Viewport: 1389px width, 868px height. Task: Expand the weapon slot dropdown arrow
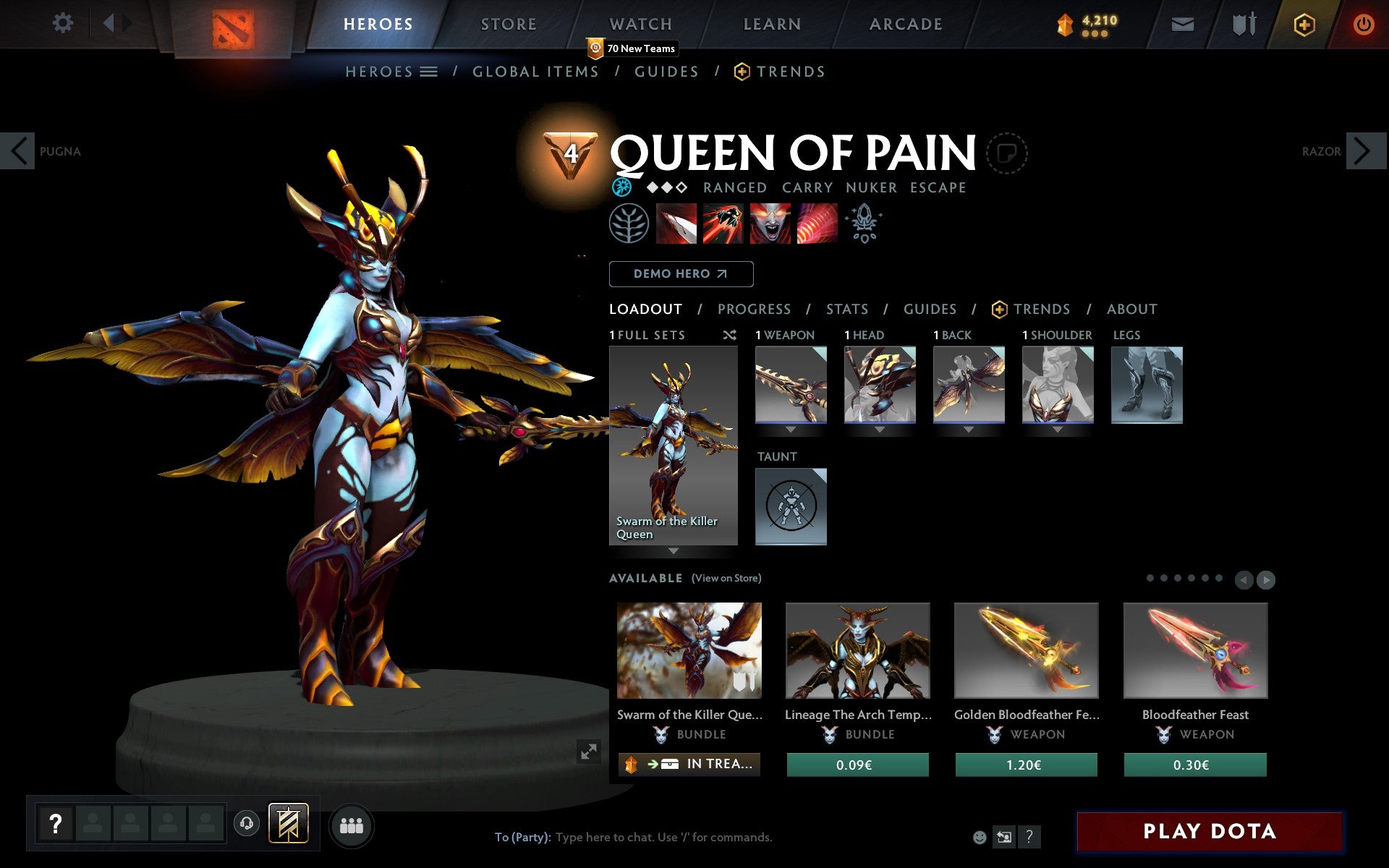click(790, 430)
